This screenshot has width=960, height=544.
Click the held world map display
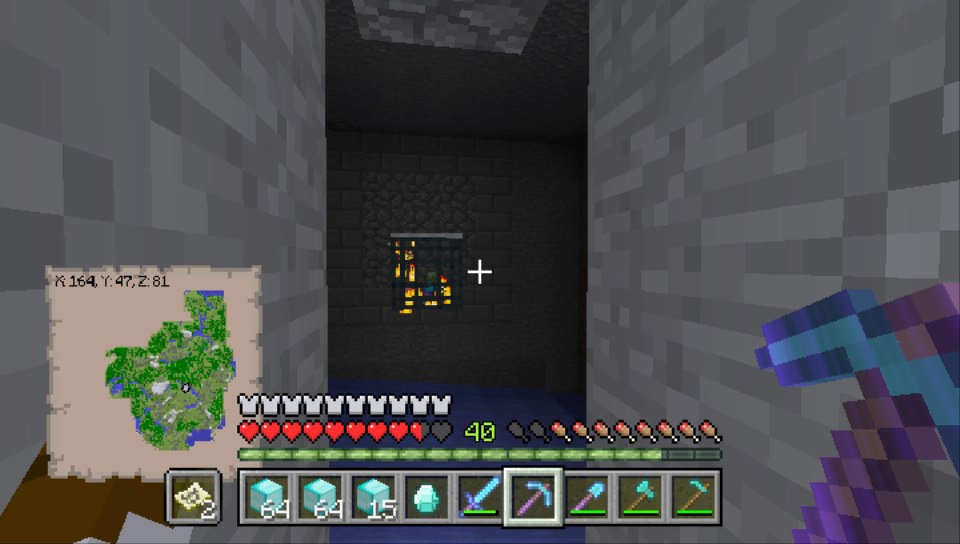coord(155,356)
